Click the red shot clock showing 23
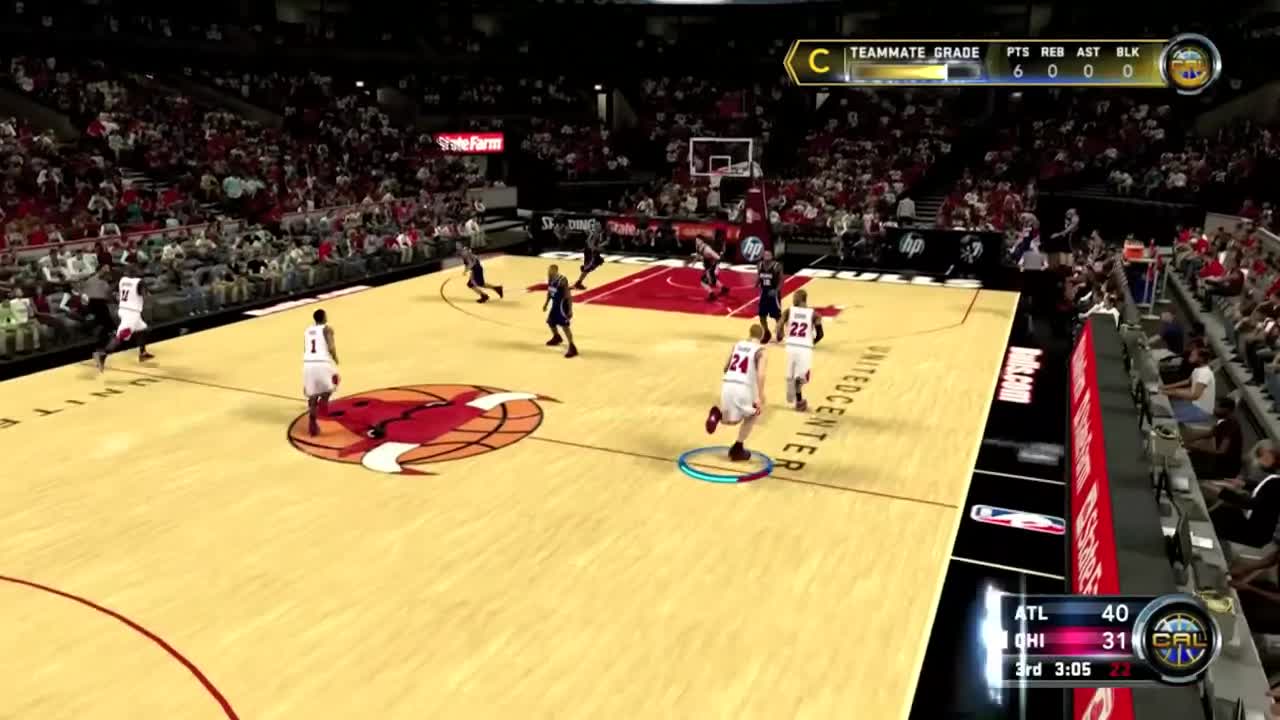Screen dimensions: 1280x720 [x=1118, y=668]
